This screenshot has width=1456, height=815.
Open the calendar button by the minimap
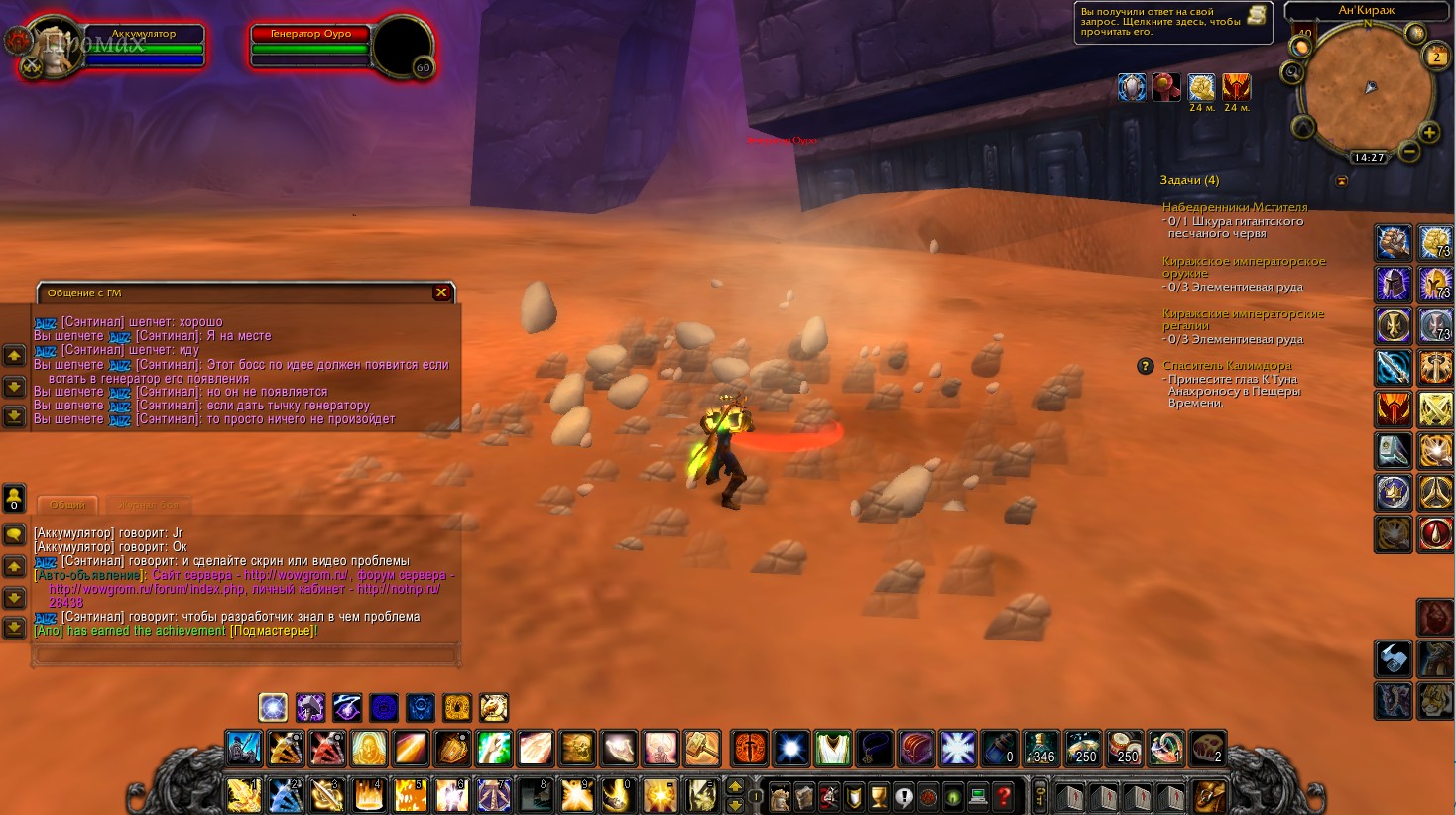[1436, 57]
